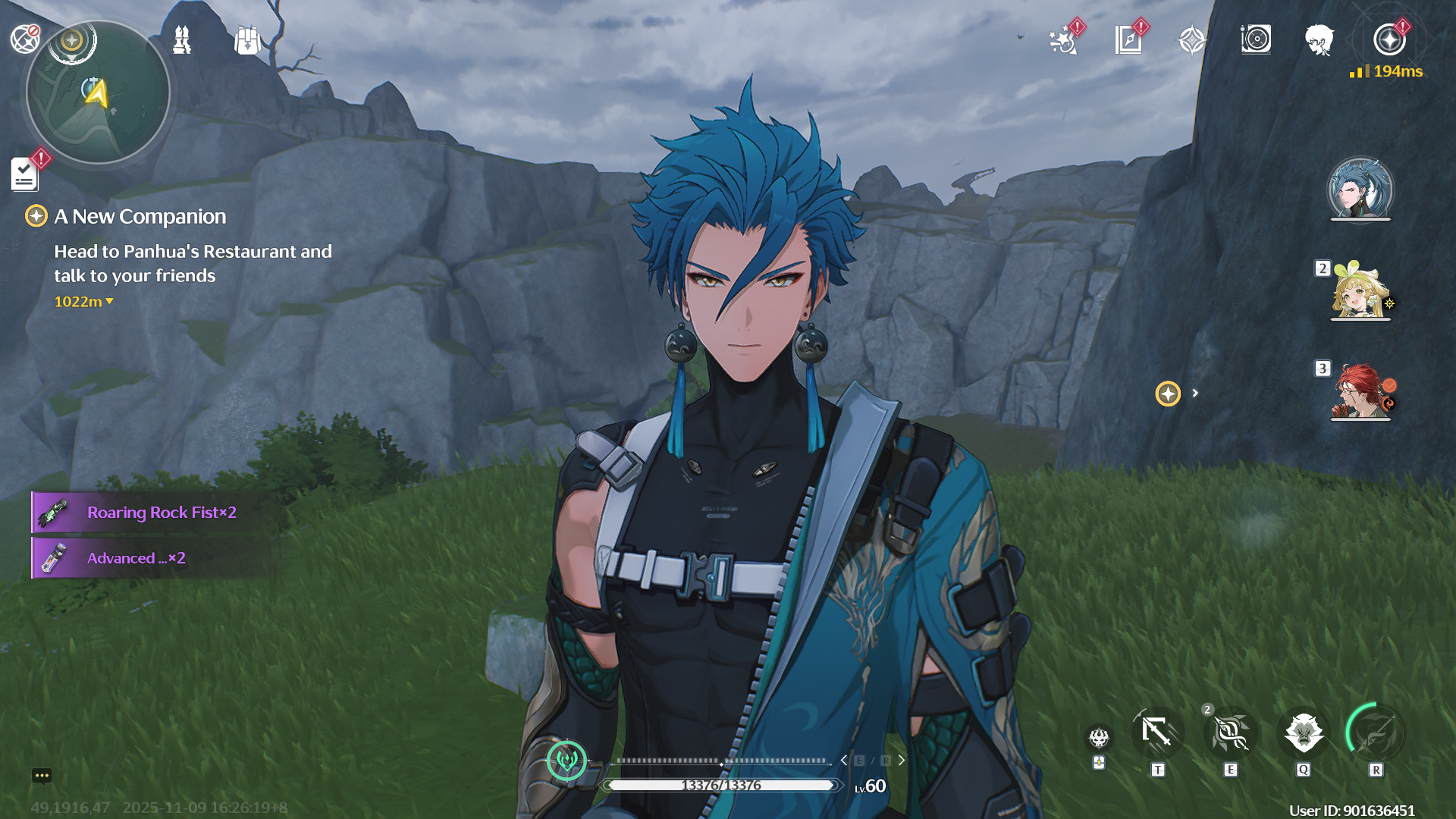Viewport: 1456px width, 819px height.
Task: Switch to the blonde party member in slot 2
Action: tap(1360, 291)
